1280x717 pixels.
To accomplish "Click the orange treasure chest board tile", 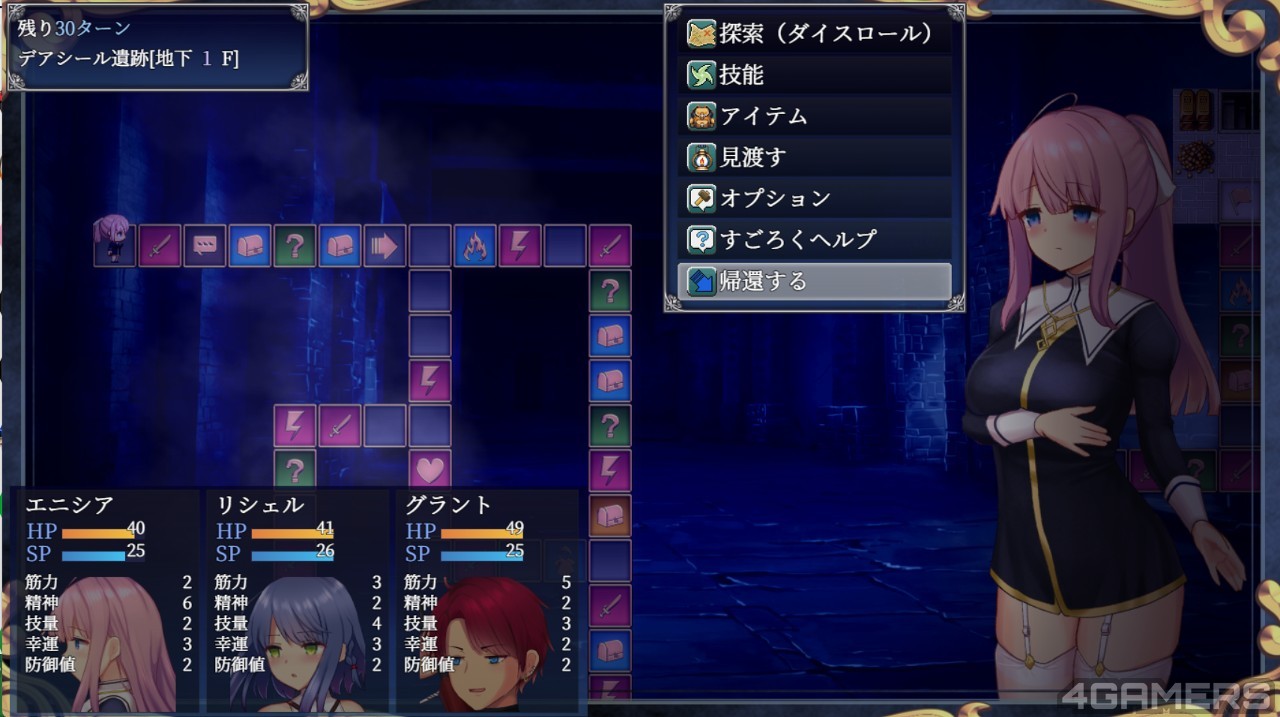I will coord(610,516).
